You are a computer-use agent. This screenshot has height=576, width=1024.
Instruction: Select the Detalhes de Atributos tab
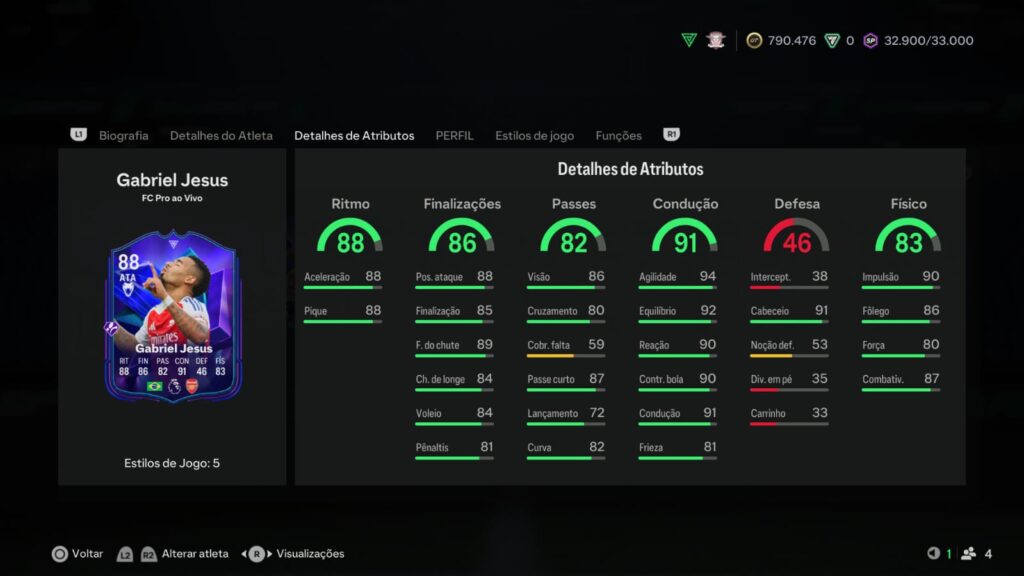[x=354, y=135]
